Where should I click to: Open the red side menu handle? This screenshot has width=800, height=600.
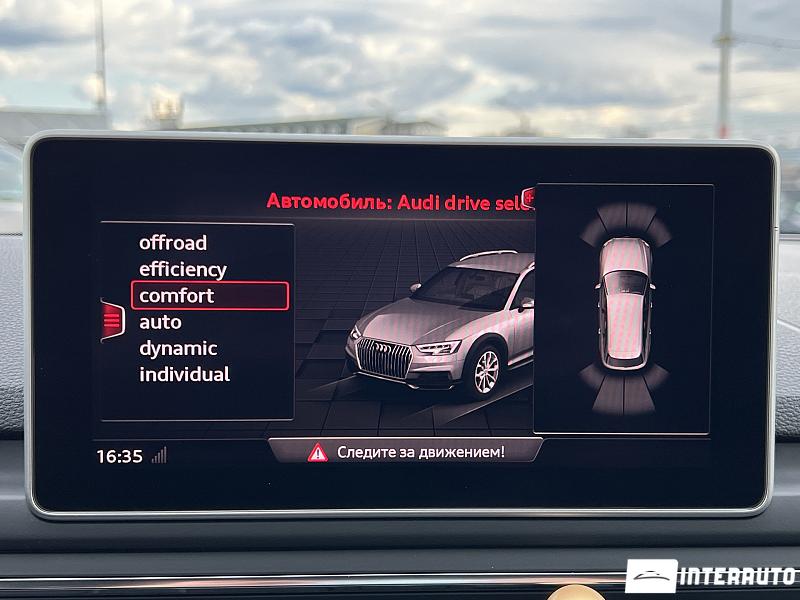click(111, 320)
